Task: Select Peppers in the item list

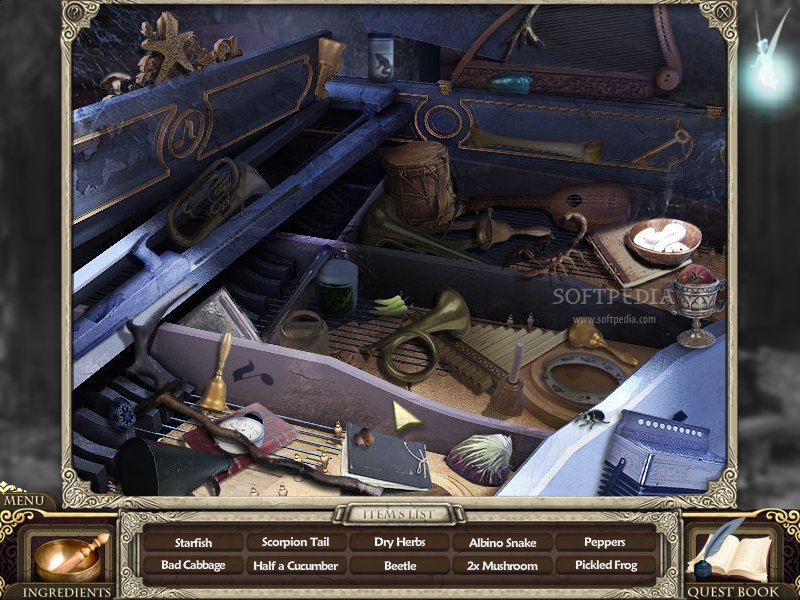Action: 605,543
